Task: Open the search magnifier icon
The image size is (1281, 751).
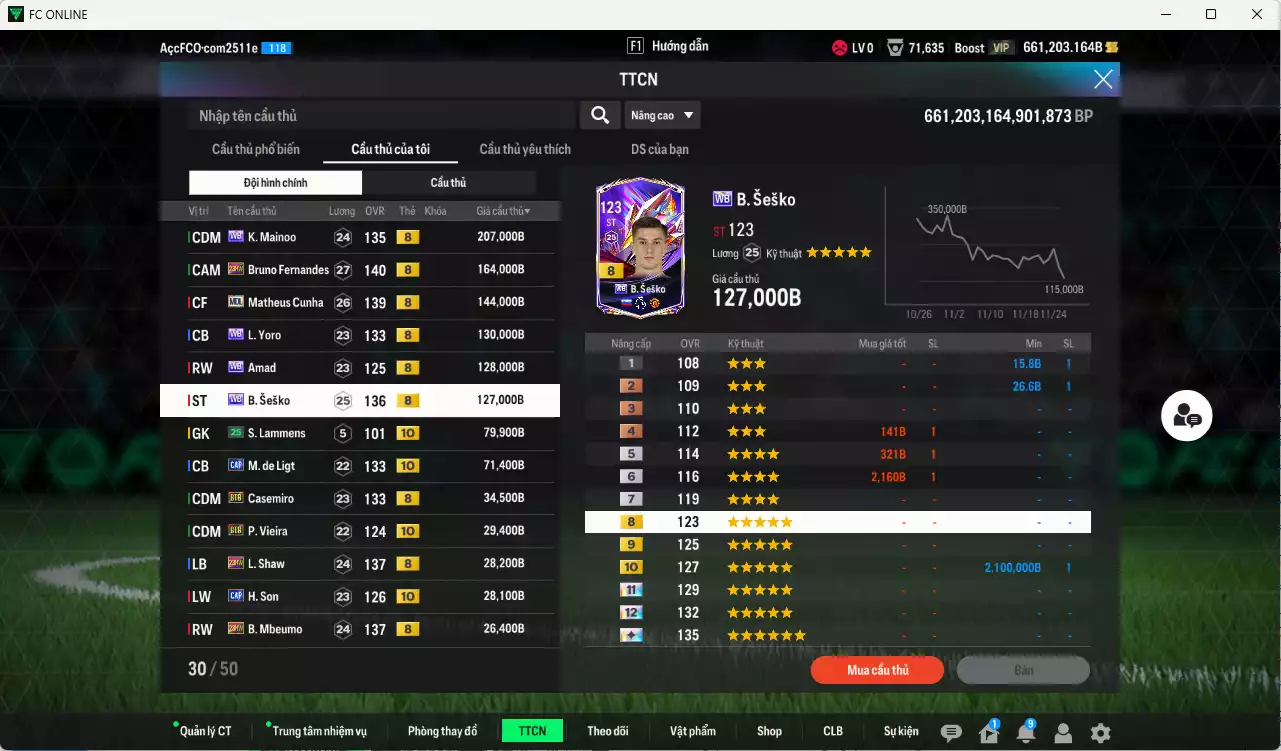Action: pyautogui.click(x=599, y=115)
